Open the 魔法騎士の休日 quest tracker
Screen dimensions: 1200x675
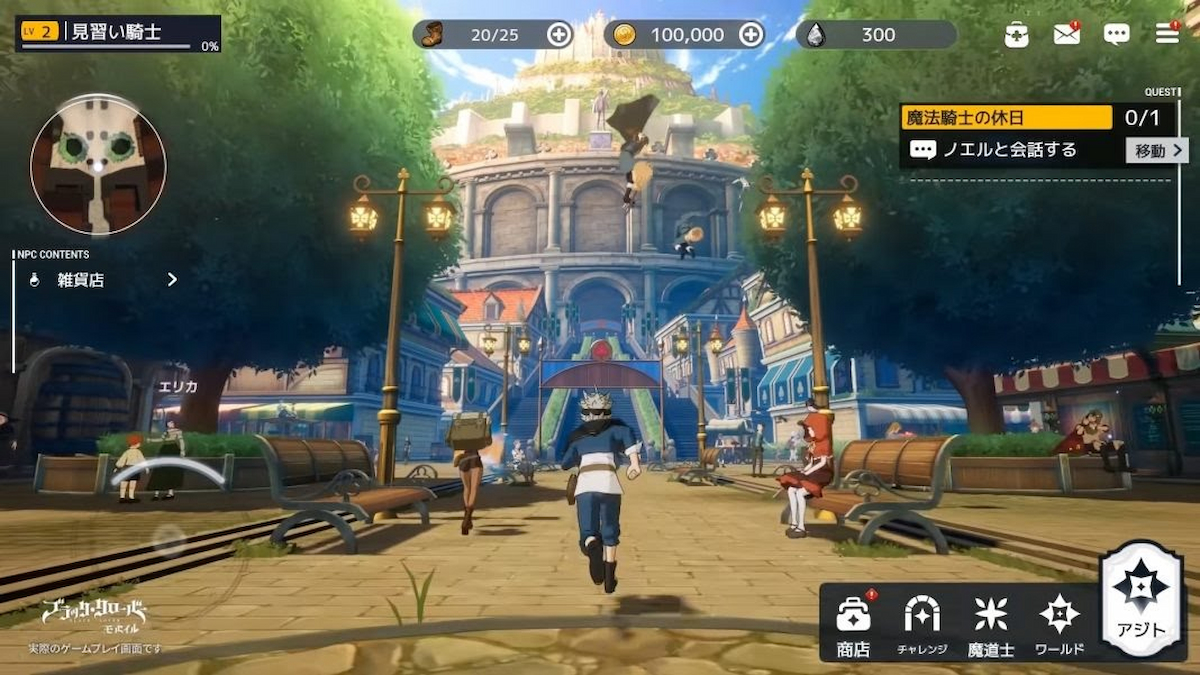click(x=1006, y=118)
